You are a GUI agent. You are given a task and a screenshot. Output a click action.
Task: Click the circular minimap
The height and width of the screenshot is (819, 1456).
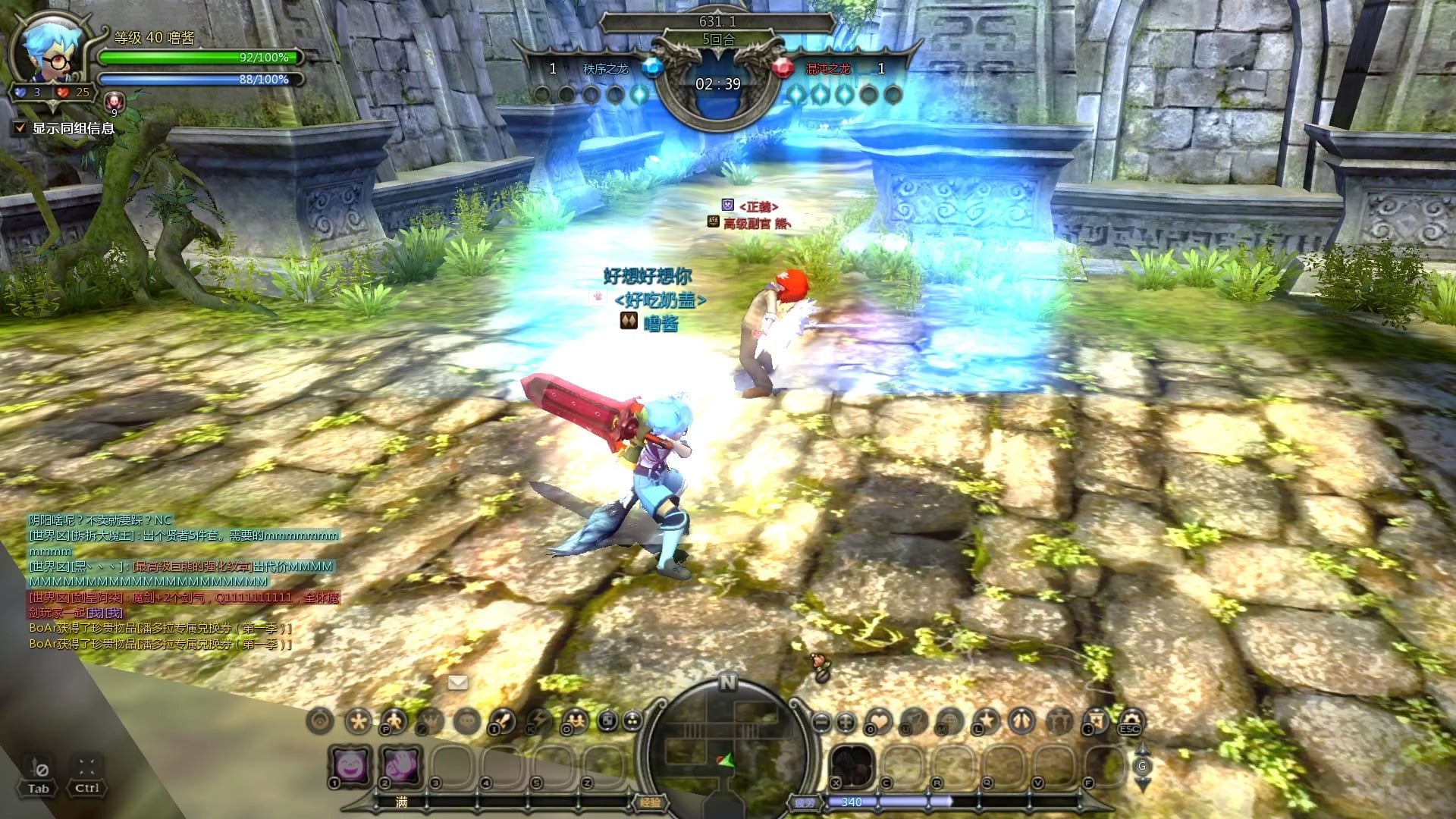click(x=727, y=747)
